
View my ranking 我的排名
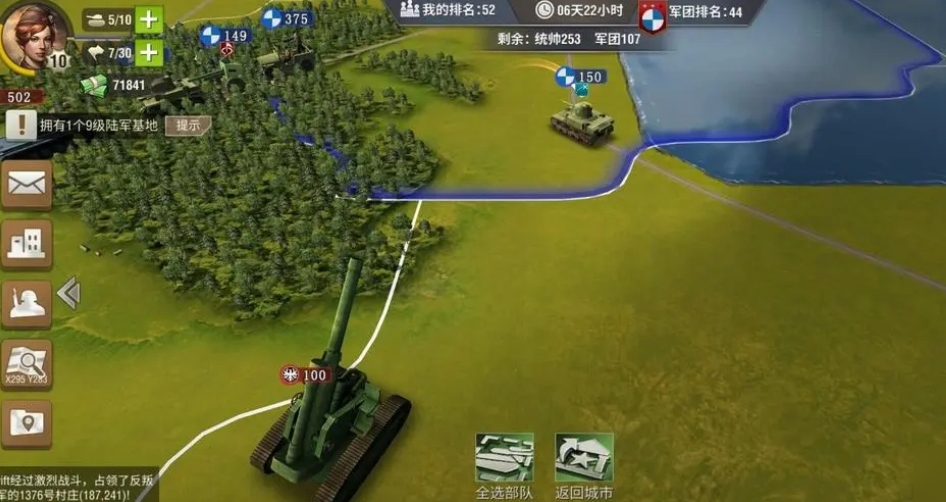click(448, 10)
